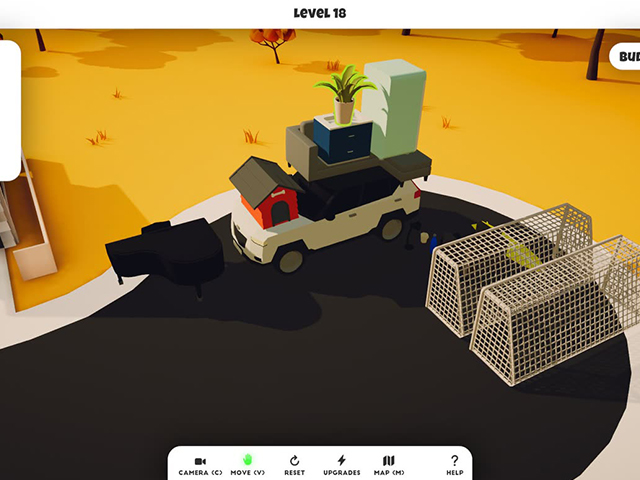Image resolution: width=640 pixels, height=480 pixels.
Task: Open the Map
Action: pyautogui.click(x=389, y=464)
